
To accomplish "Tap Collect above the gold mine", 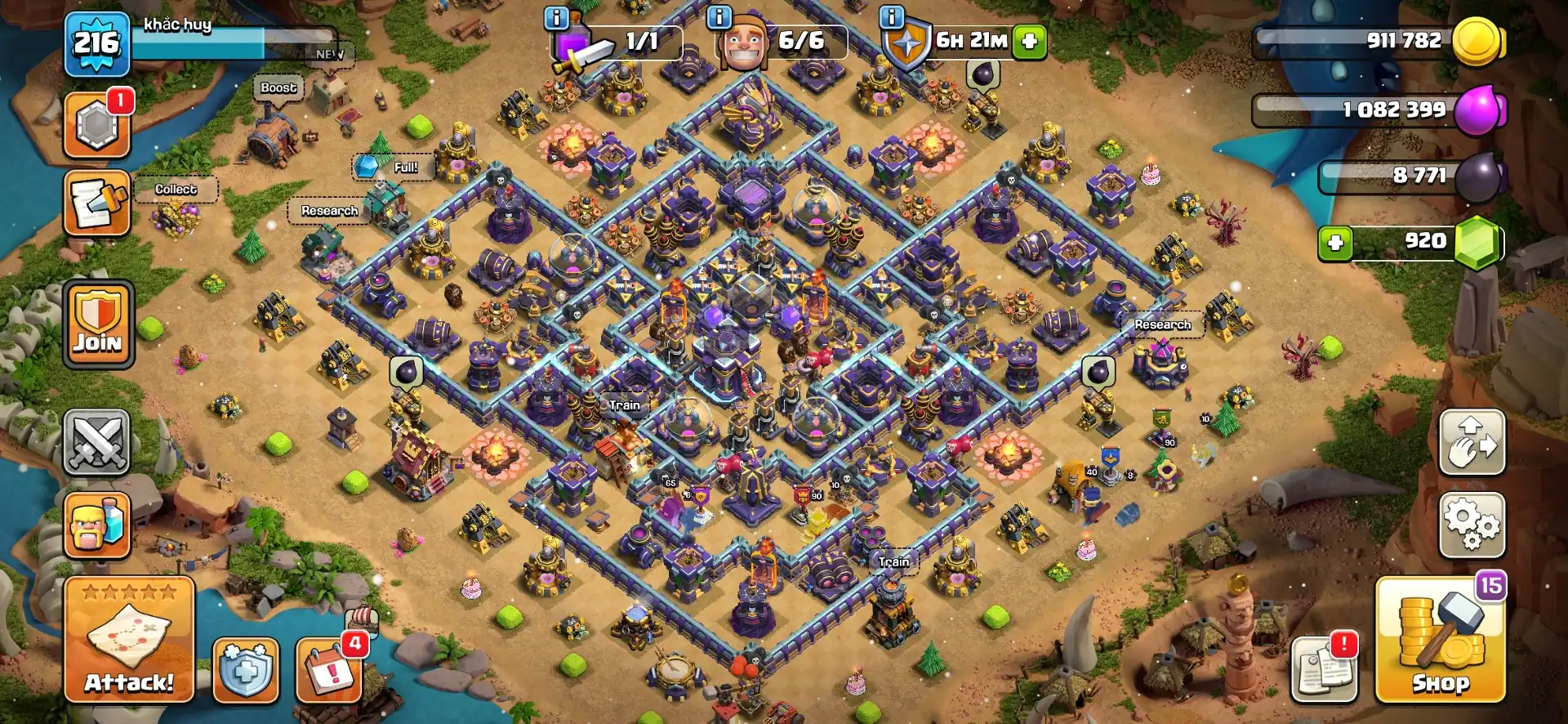I will click(175, 189).
